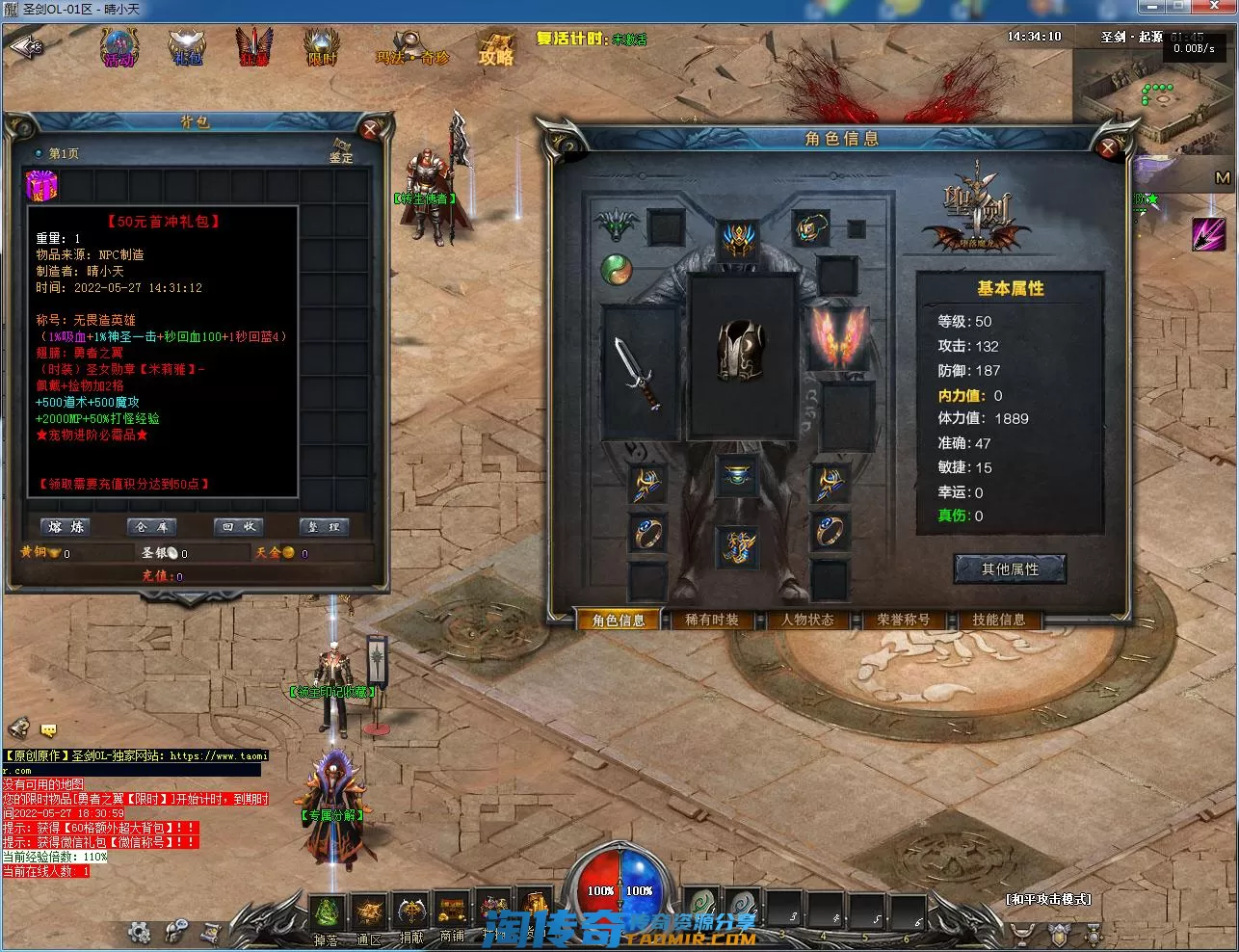
Task: Close the 背包 inventory window
Action: tap(370, 129)
